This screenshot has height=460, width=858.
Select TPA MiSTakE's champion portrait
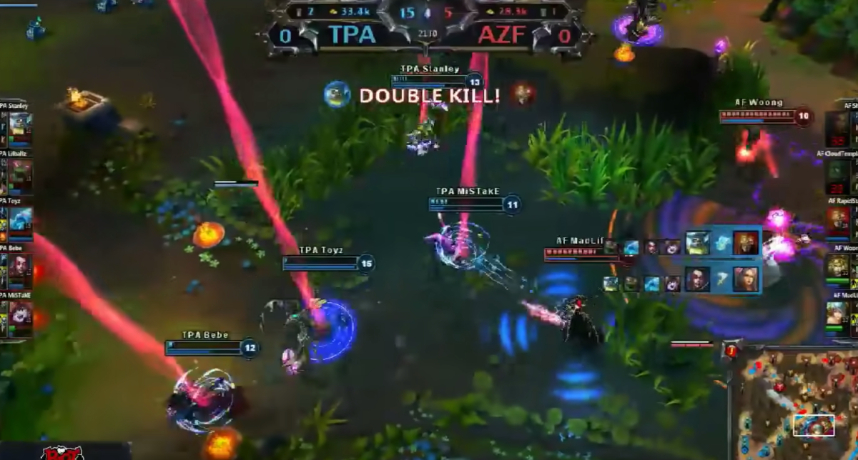coord(20,314)
